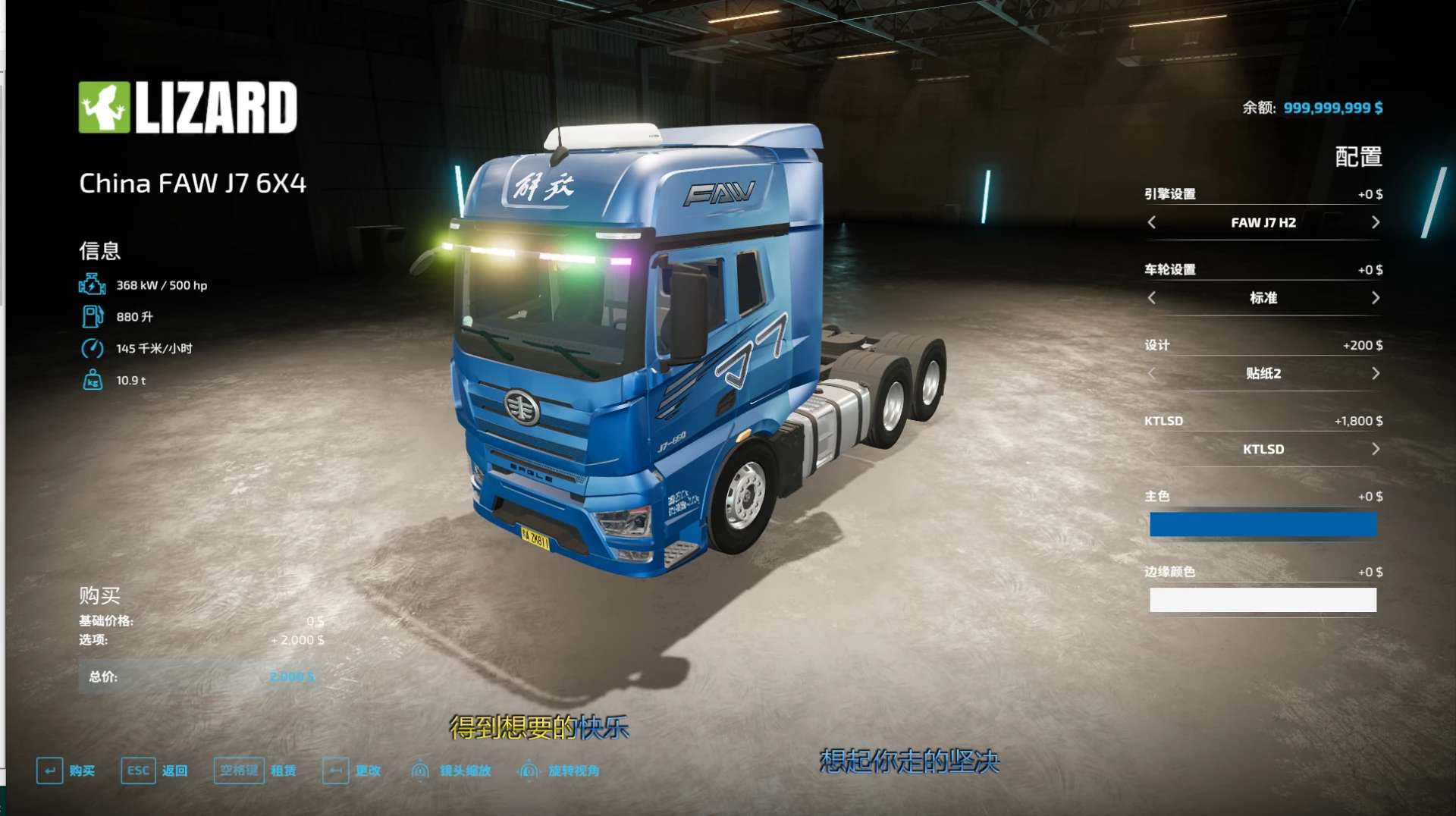Switch to next engine configuration
Image resolution: width=1456 pixels, height=816 pixels.
coord(1376,222)
